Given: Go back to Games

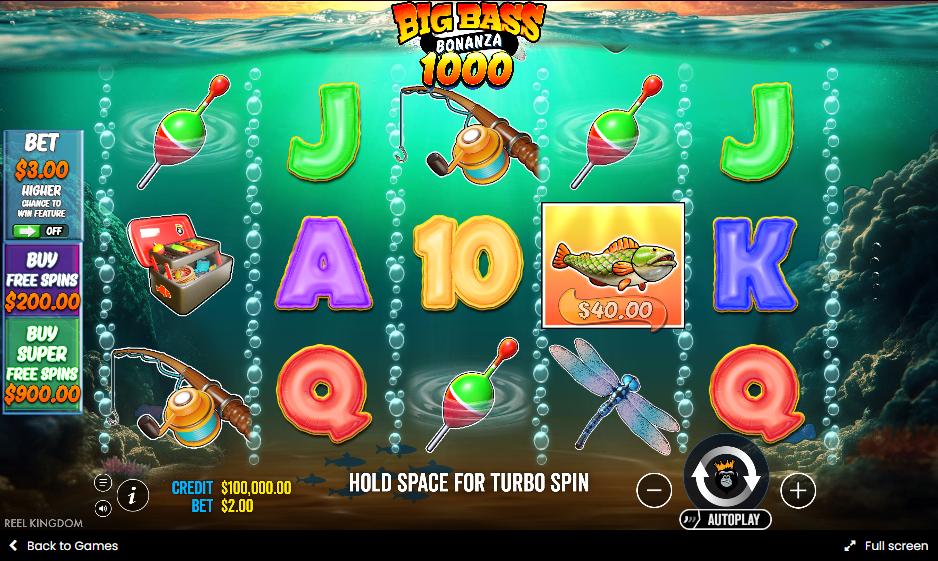Looking at the screenshot, I should click(63, 545).
